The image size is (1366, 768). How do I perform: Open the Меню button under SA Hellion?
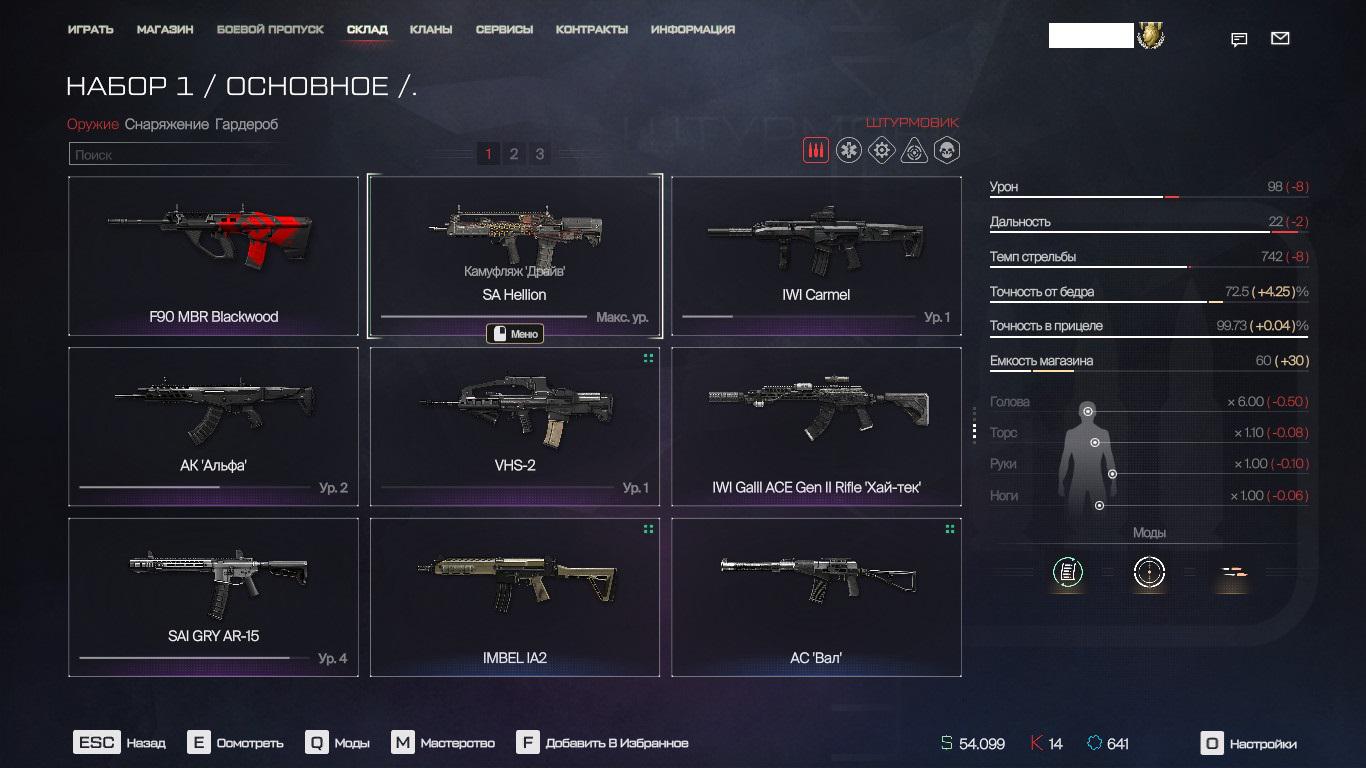click(515, 334)
